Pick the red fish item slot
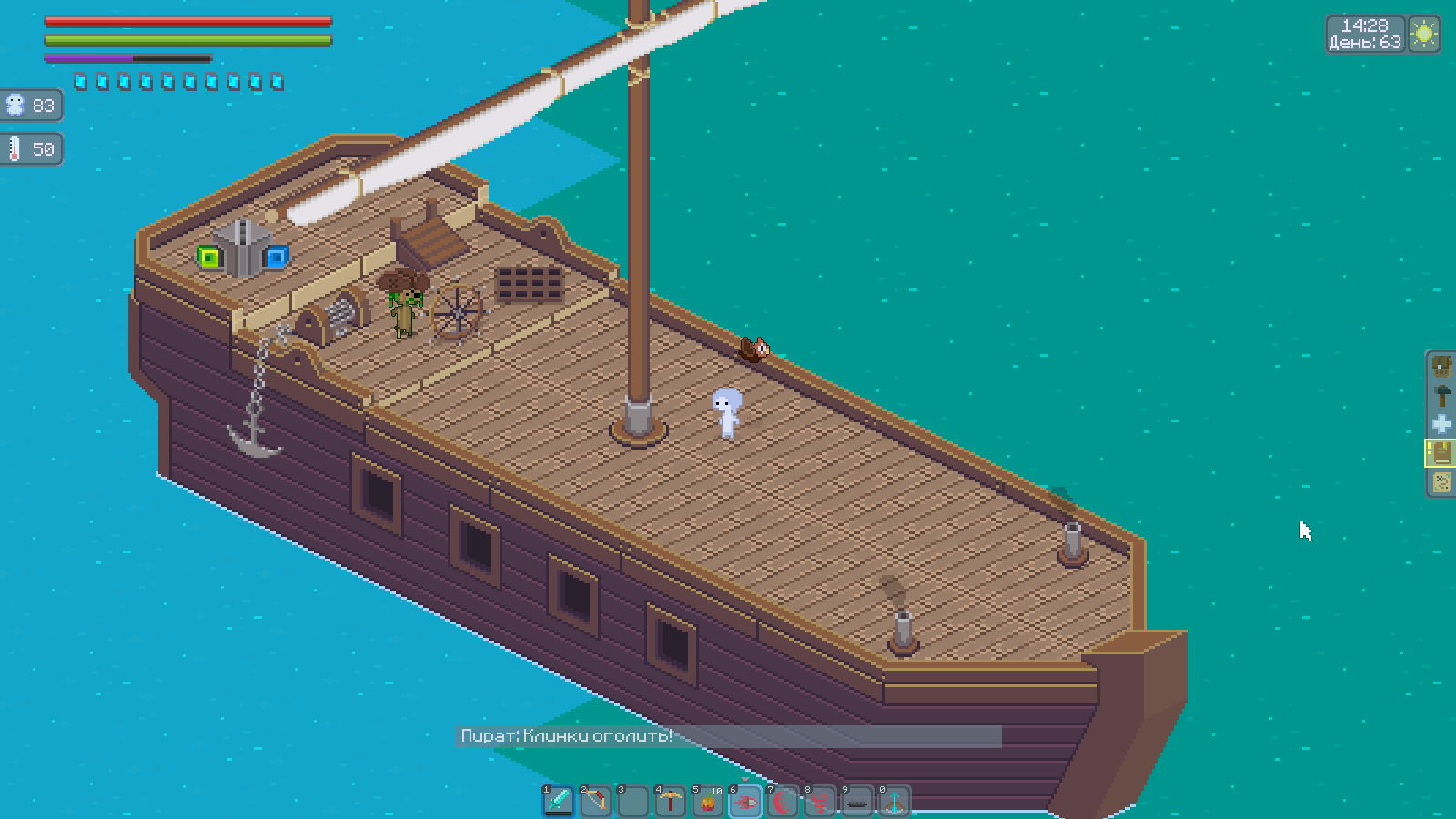 [x=745, y=801]
